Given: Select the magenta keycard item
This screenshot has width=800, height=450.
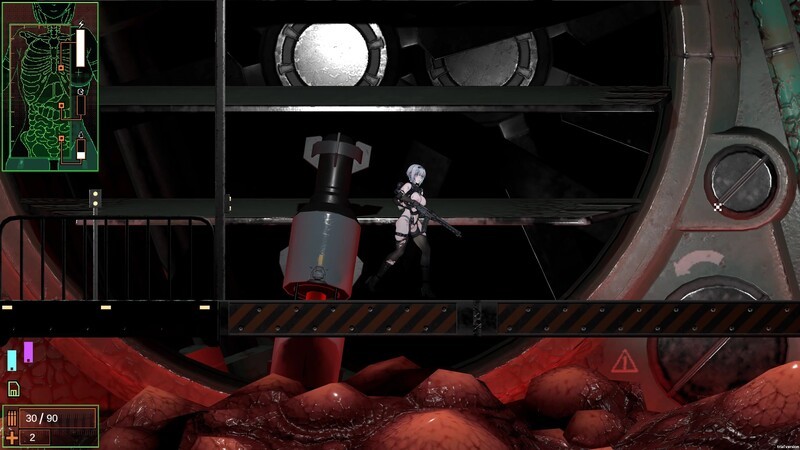Looking at the screenshot, I should [28, 352].
